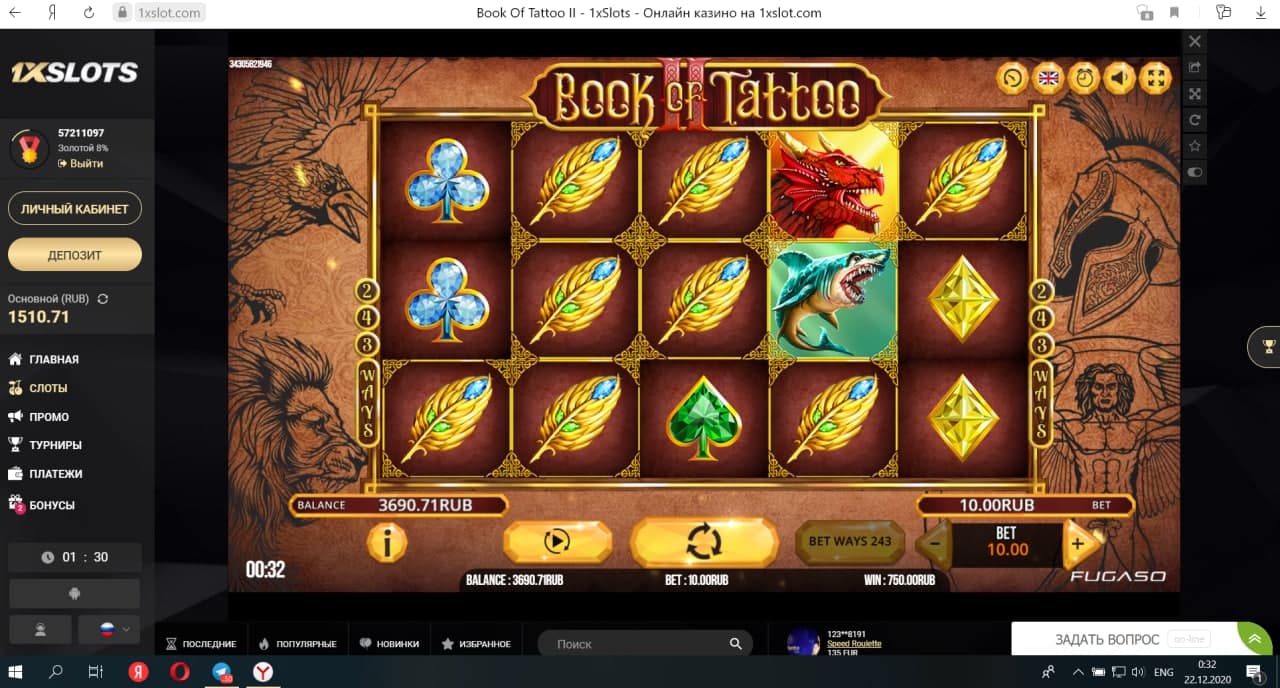The image size is (1280, 688).
Task: Open the paytable info button
Action: (386, 542)
